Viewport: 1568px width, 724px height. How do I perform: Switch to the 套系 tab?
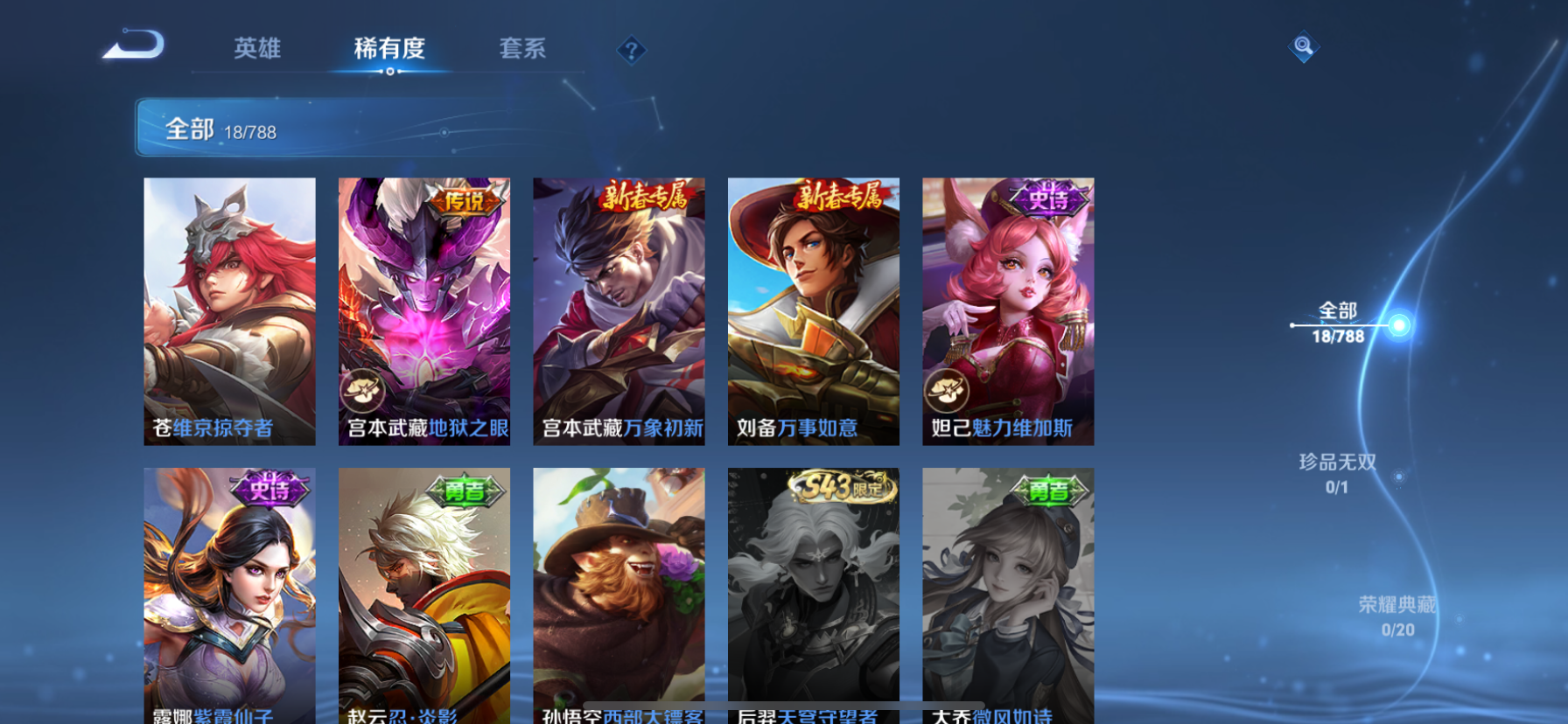coord(523,49)
